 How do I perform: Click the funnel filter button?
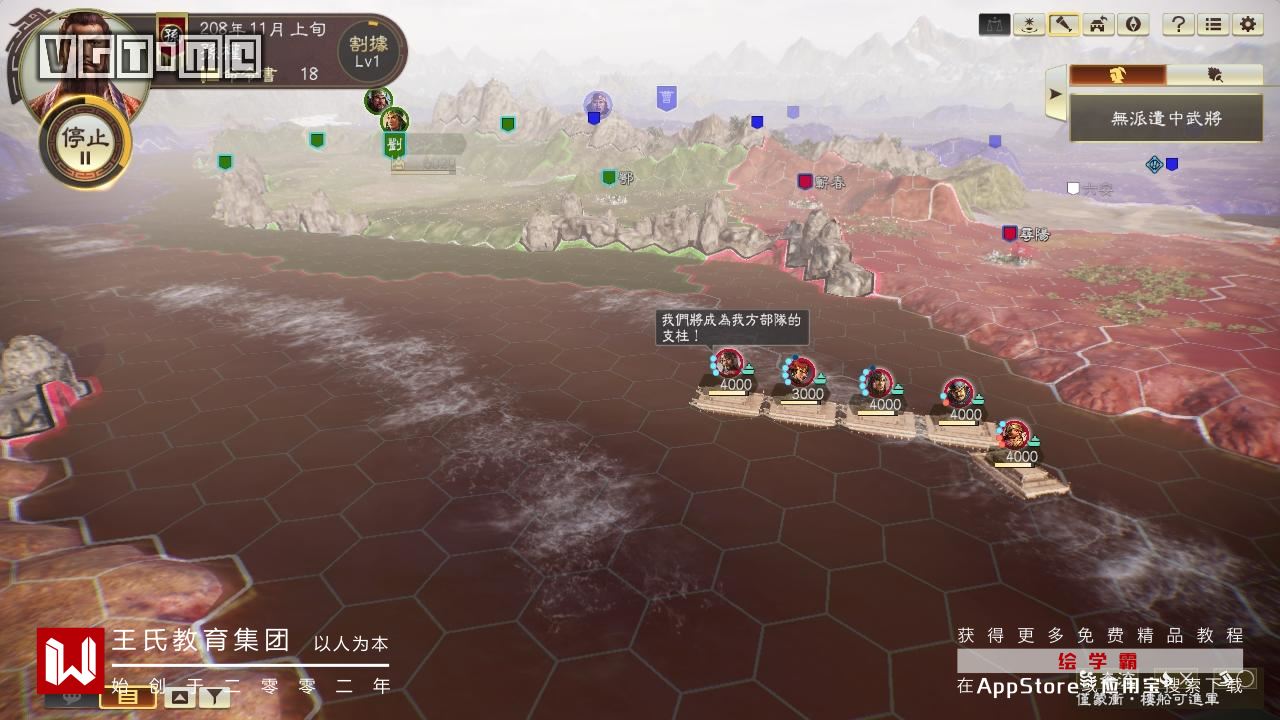pyautogui.click(x=214, y=697)
